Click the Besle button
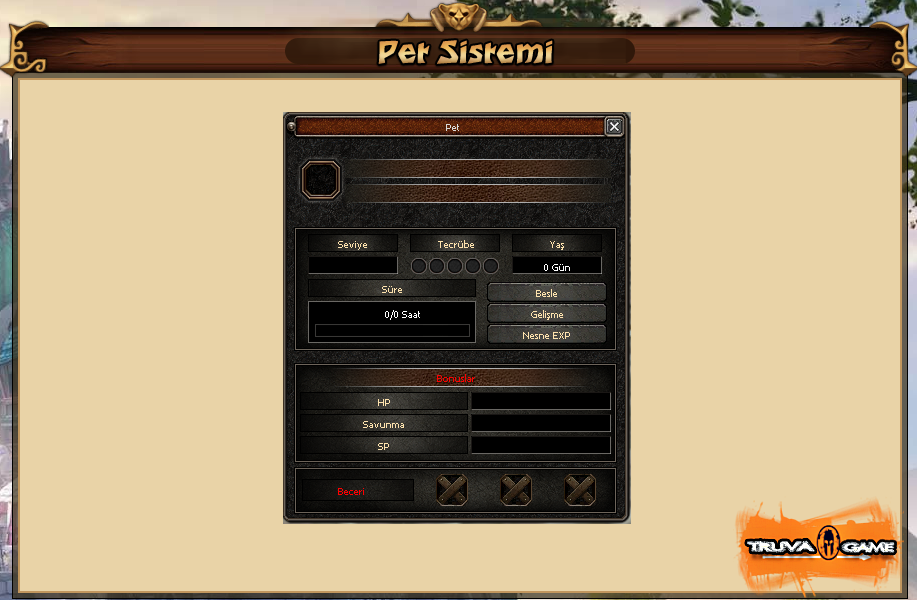The height and width of the screenshot is (600, 917). [546, 293]
